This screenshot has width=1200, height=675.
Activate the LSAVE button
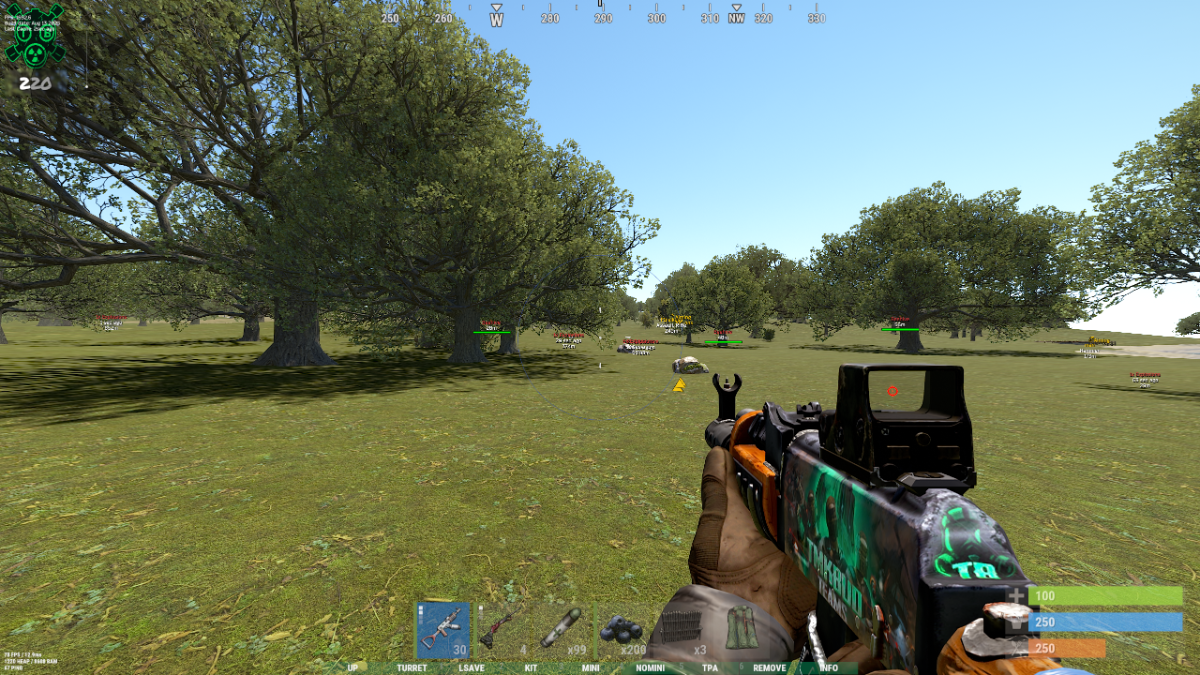tap(472, 668)
